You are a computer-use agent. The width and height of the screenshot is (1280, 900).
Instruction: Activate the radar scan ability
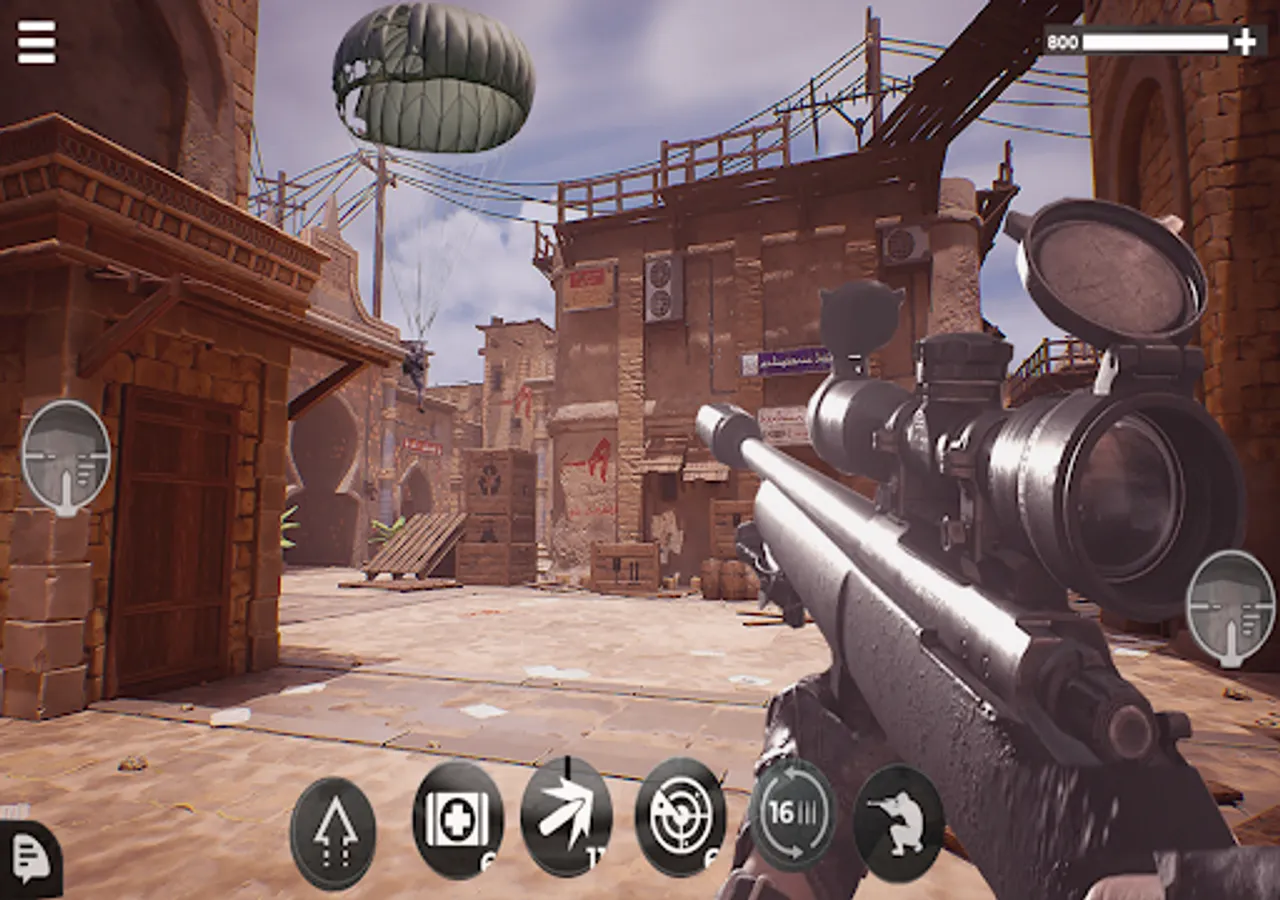pos(681,817)
